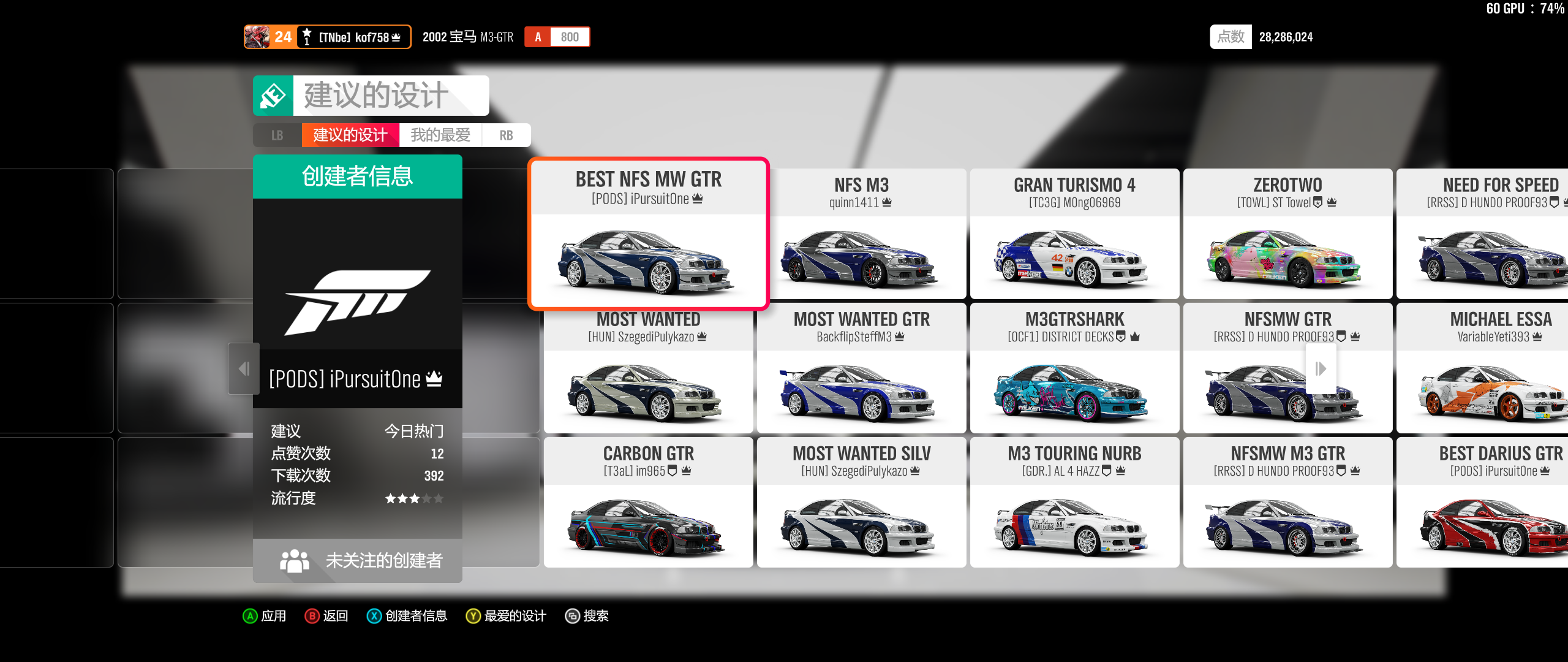Select the M3GTRSHARK livery
The image size is (1568, 662).
(1074, 368)
